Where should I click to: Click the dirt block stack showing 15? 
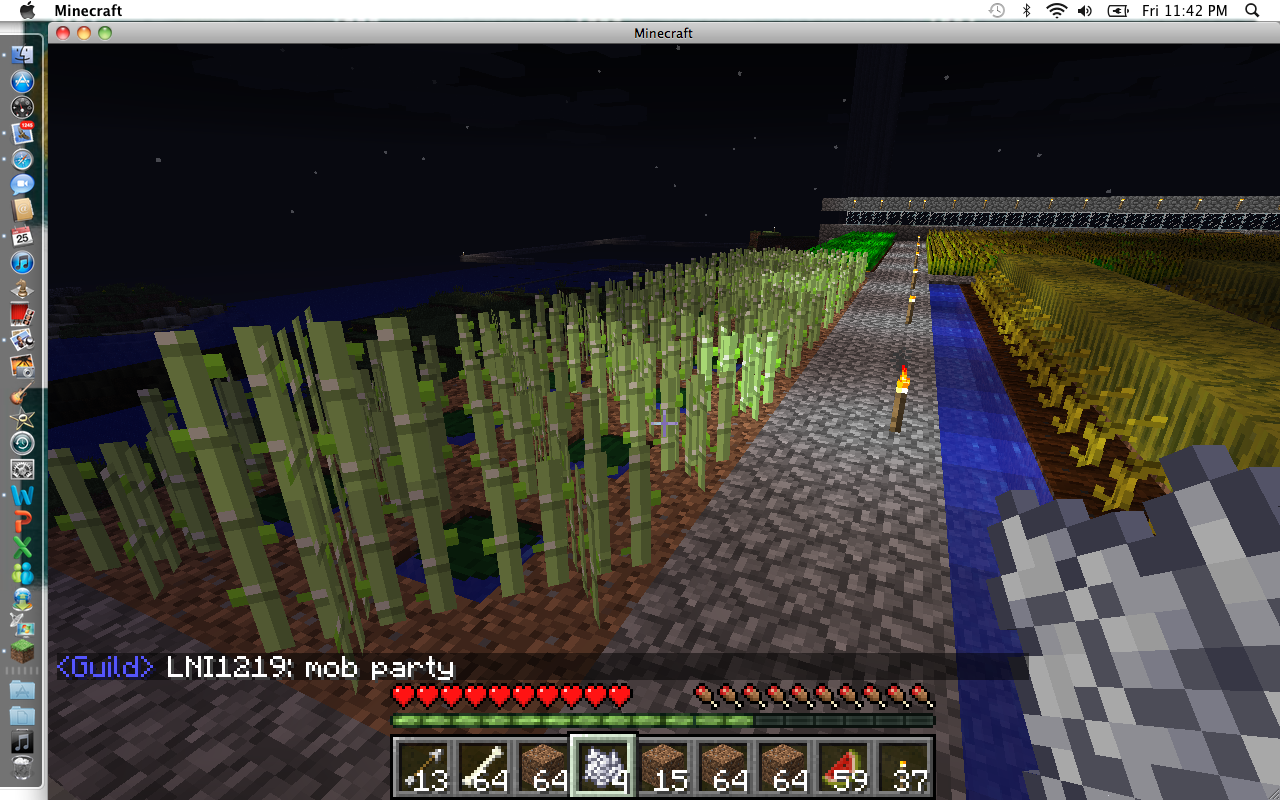point(663,765)
